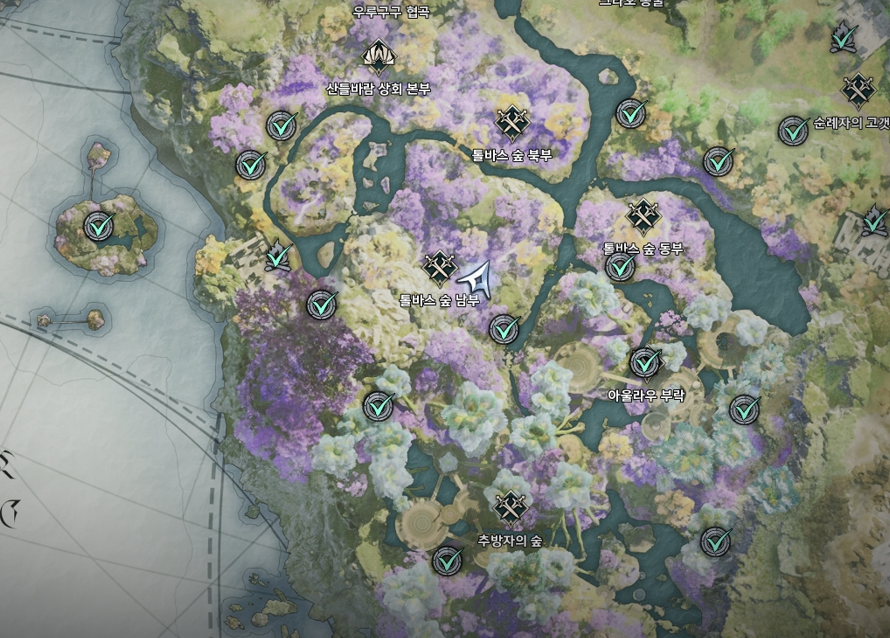Image resolution: width=890 pixels, height=638 pixels.
Task: Click the checkmark marker above 아울라우 부락
Action: (x=646, y=362)
